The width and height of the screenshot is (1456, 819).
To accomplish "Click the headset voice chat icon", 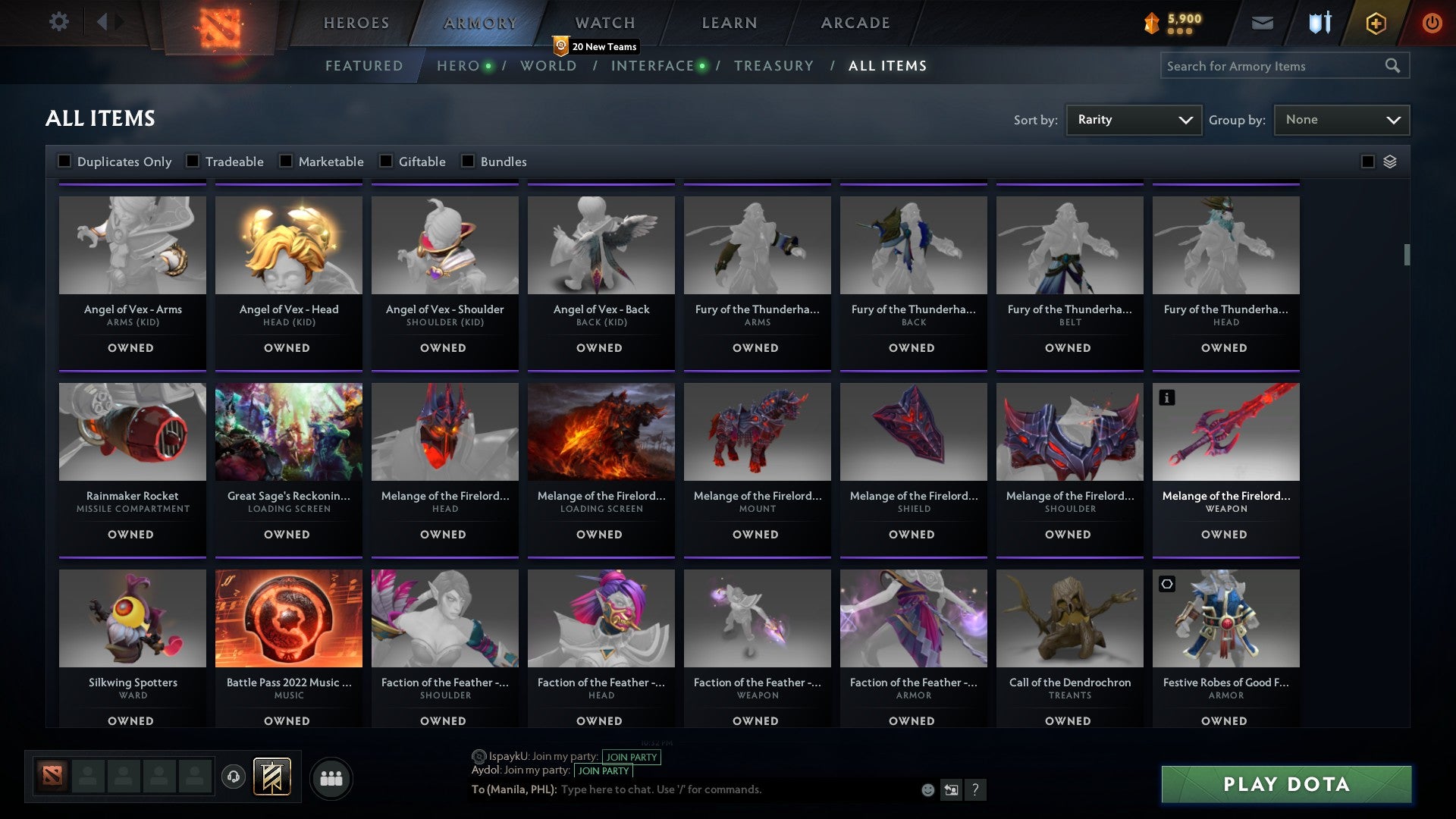I will pos(234,777).
